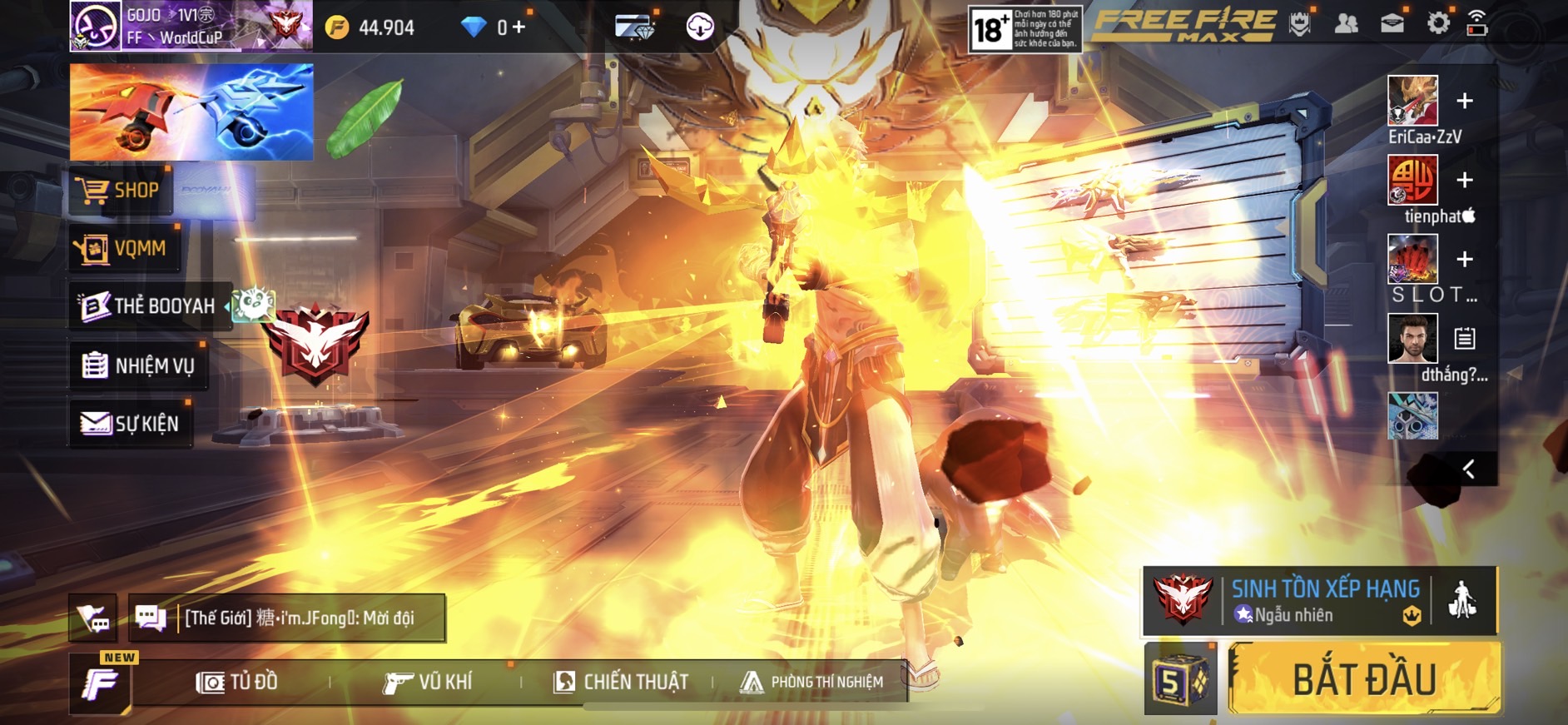The image size is (1568, 725).
Task: Invite EriCaa•ZzV to the team
Action: [x=1465, y=101]
